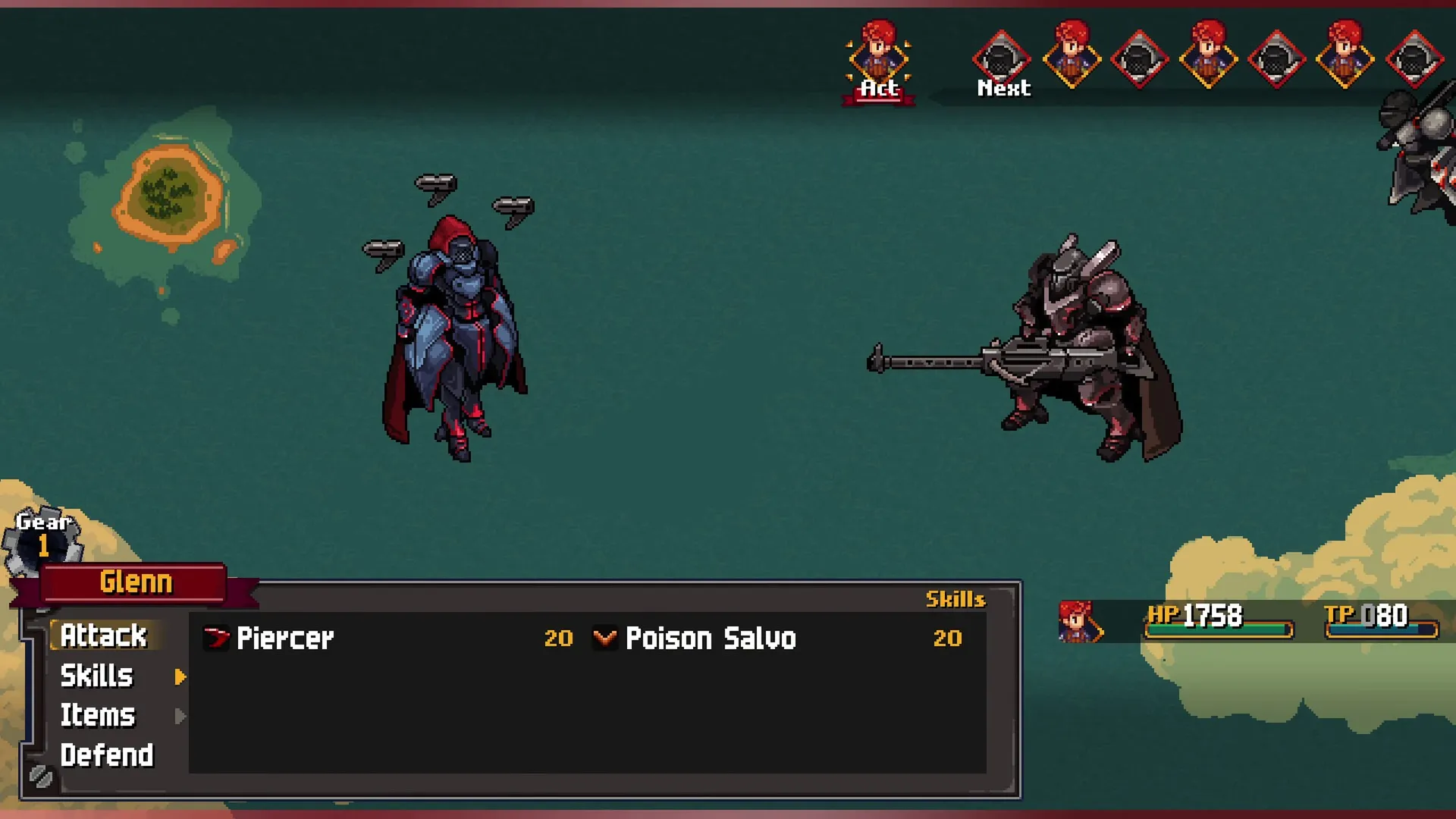The height and width of the screenshot is (819, 1456).
Task: Select the Attack command
Action: (104, 635)
